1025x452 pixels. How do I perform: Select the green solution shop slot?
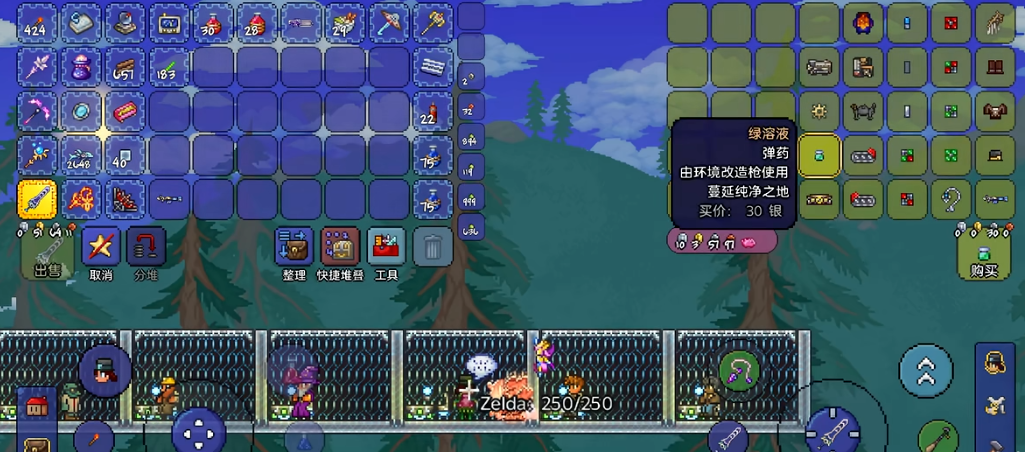pyautogui.click(x=819, y=155)
